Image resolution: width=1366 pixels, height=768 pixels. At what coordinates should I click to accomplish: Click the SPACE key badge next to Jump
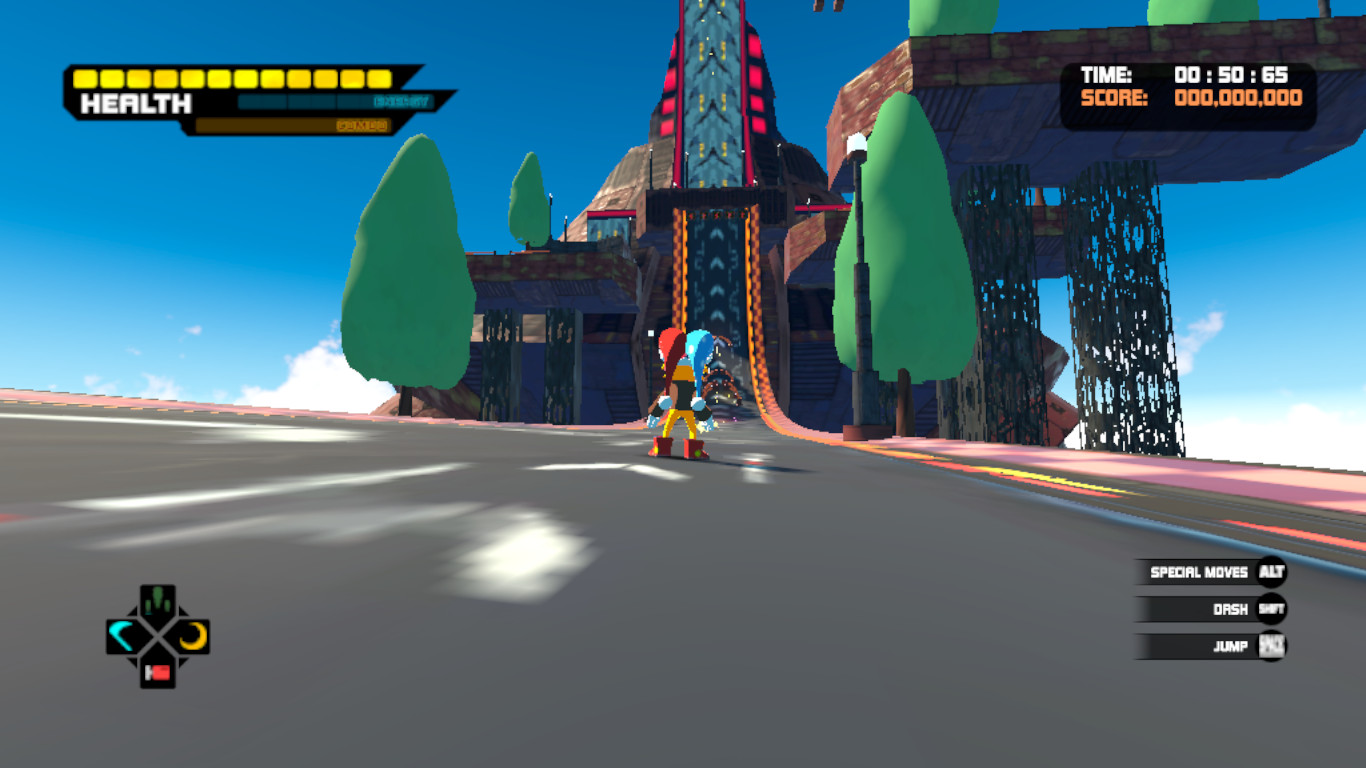(x=1272, y=646)
